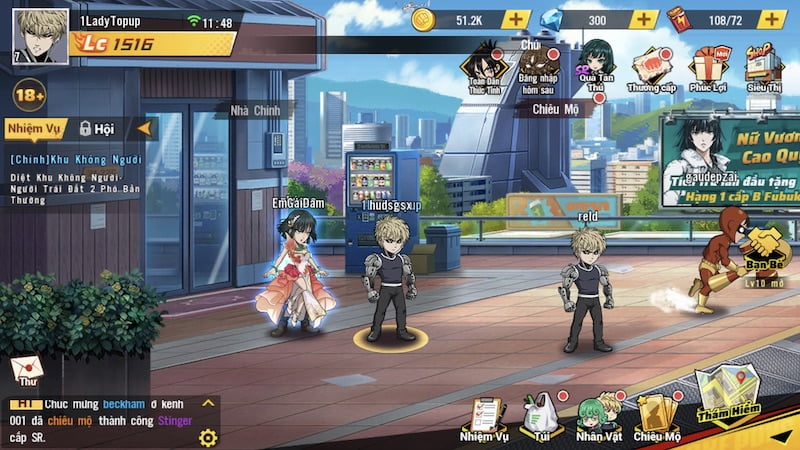The width and height of the screenshot is (800, 450).
Task: Enter the Siêu Thị shop
Action: [x=763, y=66]
